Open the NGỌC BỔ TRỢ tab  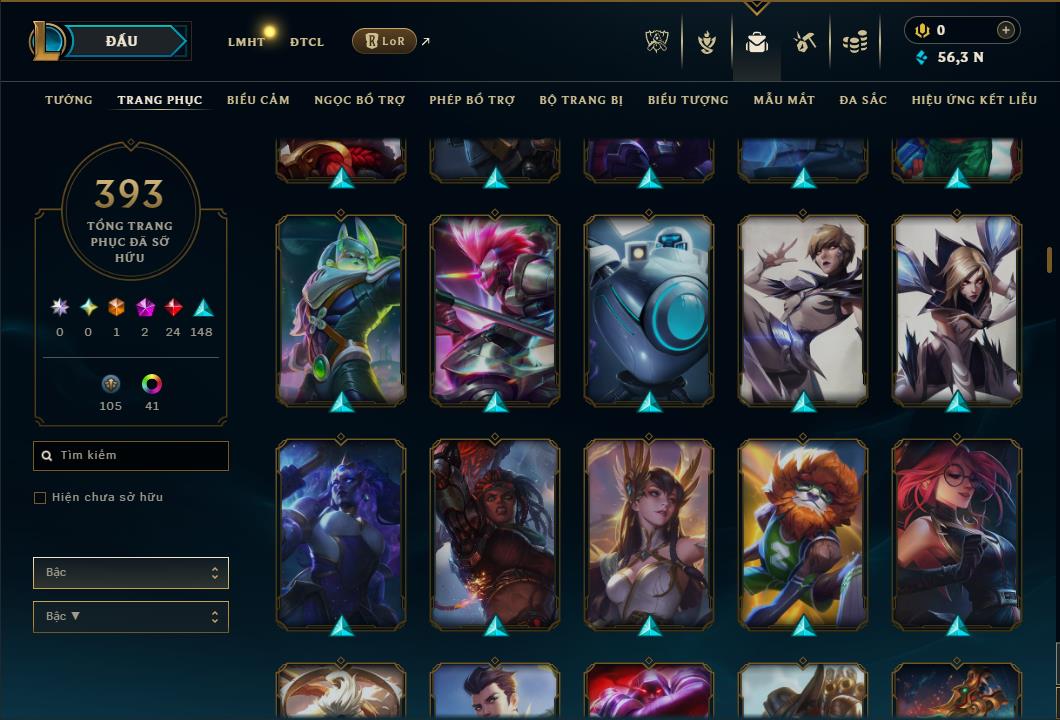359,100
